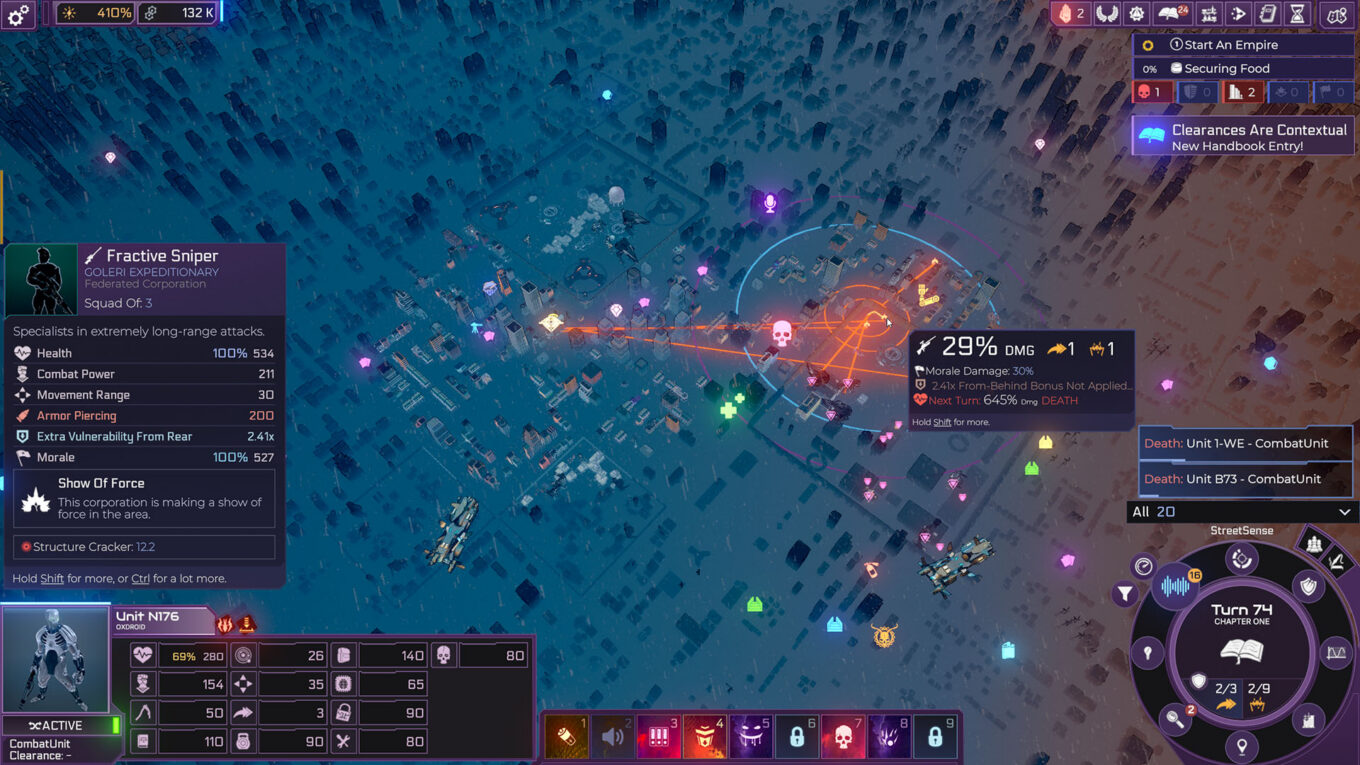1360x765 pixels.
Task: Open the Clearances Are Contextual handbook notification
Action: (1243, 135)
